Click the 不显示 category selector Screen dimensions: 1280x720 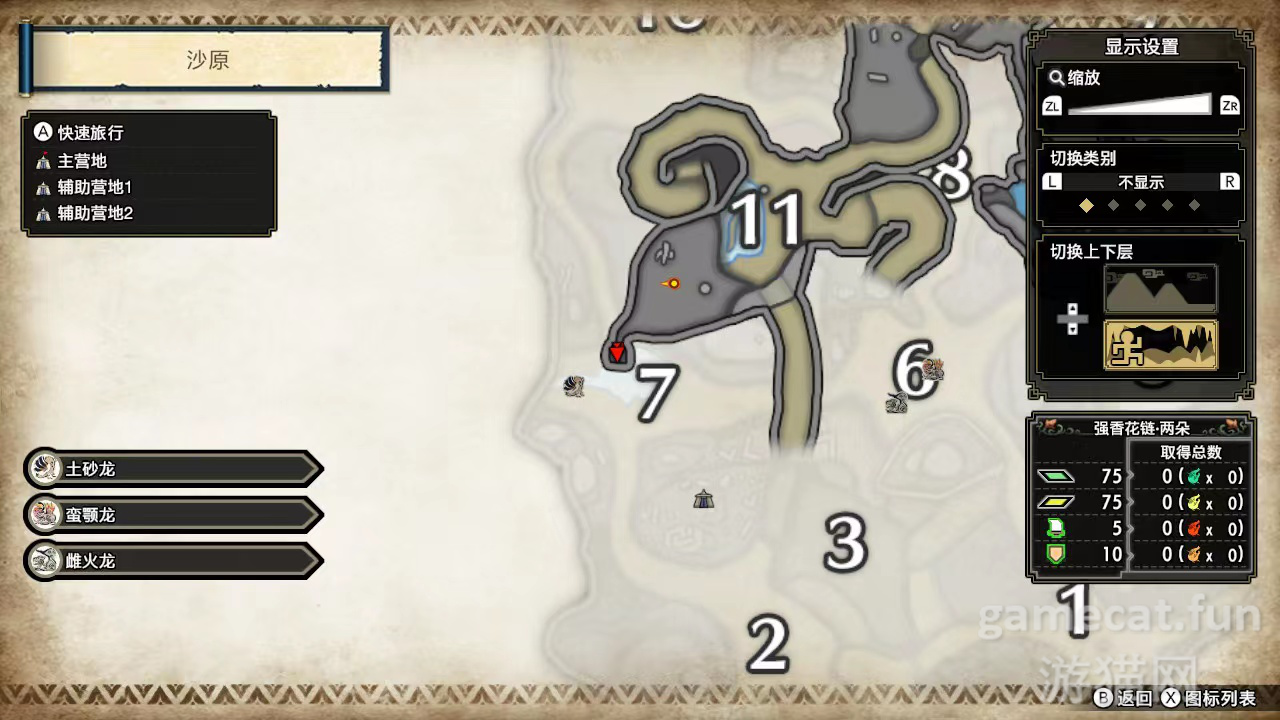tap(1140, 182)
